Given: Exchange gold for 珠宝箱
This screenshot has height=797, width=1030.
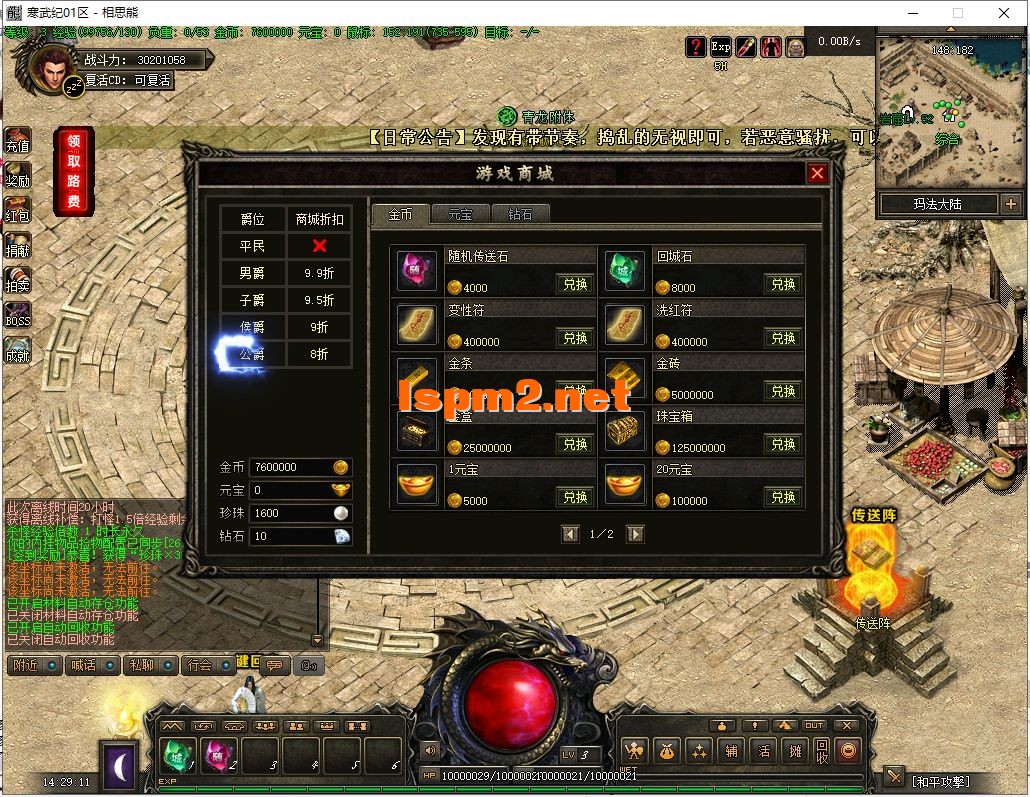Looking at the screenshot, I should (783, 444).
